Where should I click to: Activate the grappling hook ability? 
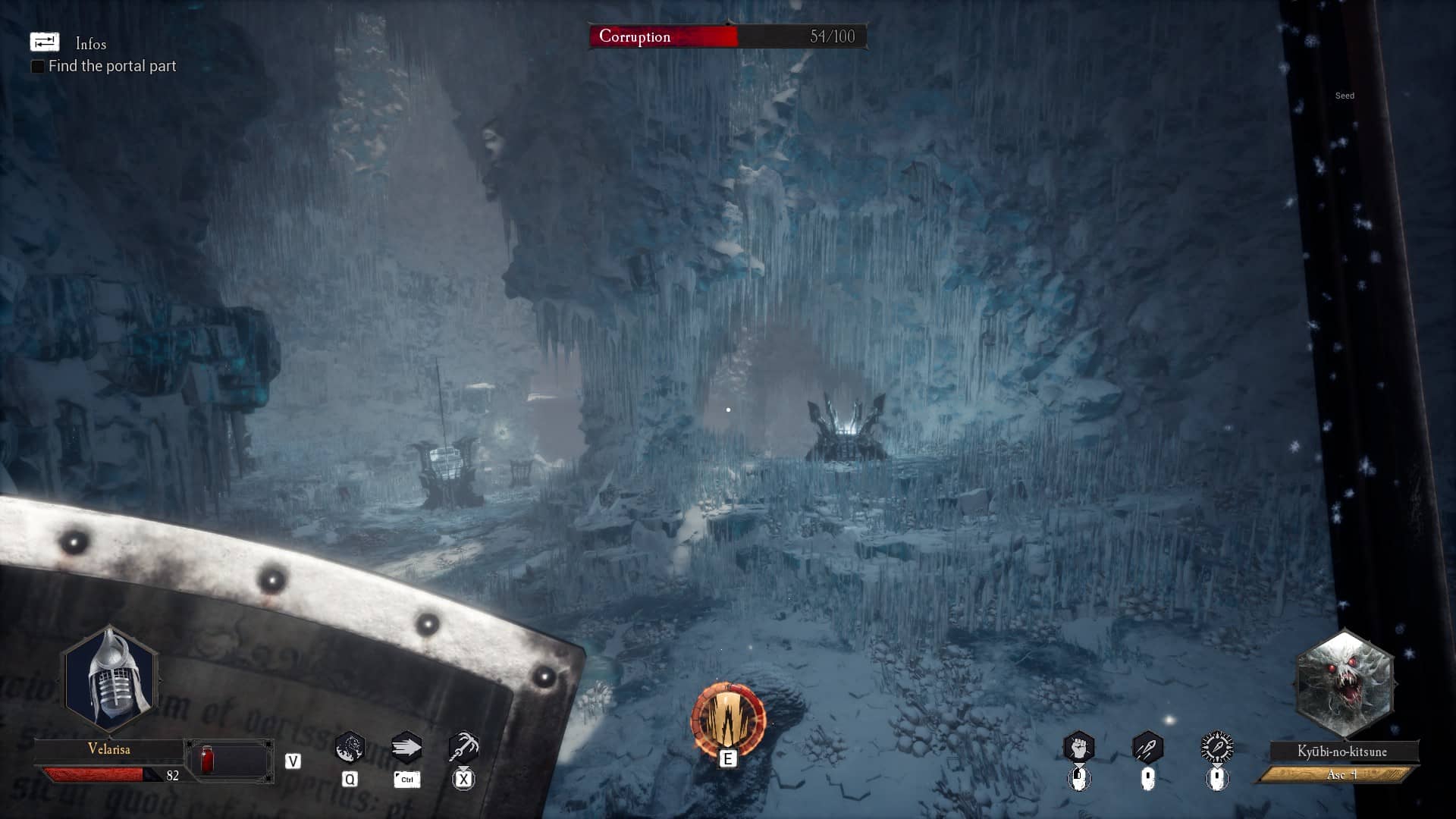(463, 748)
